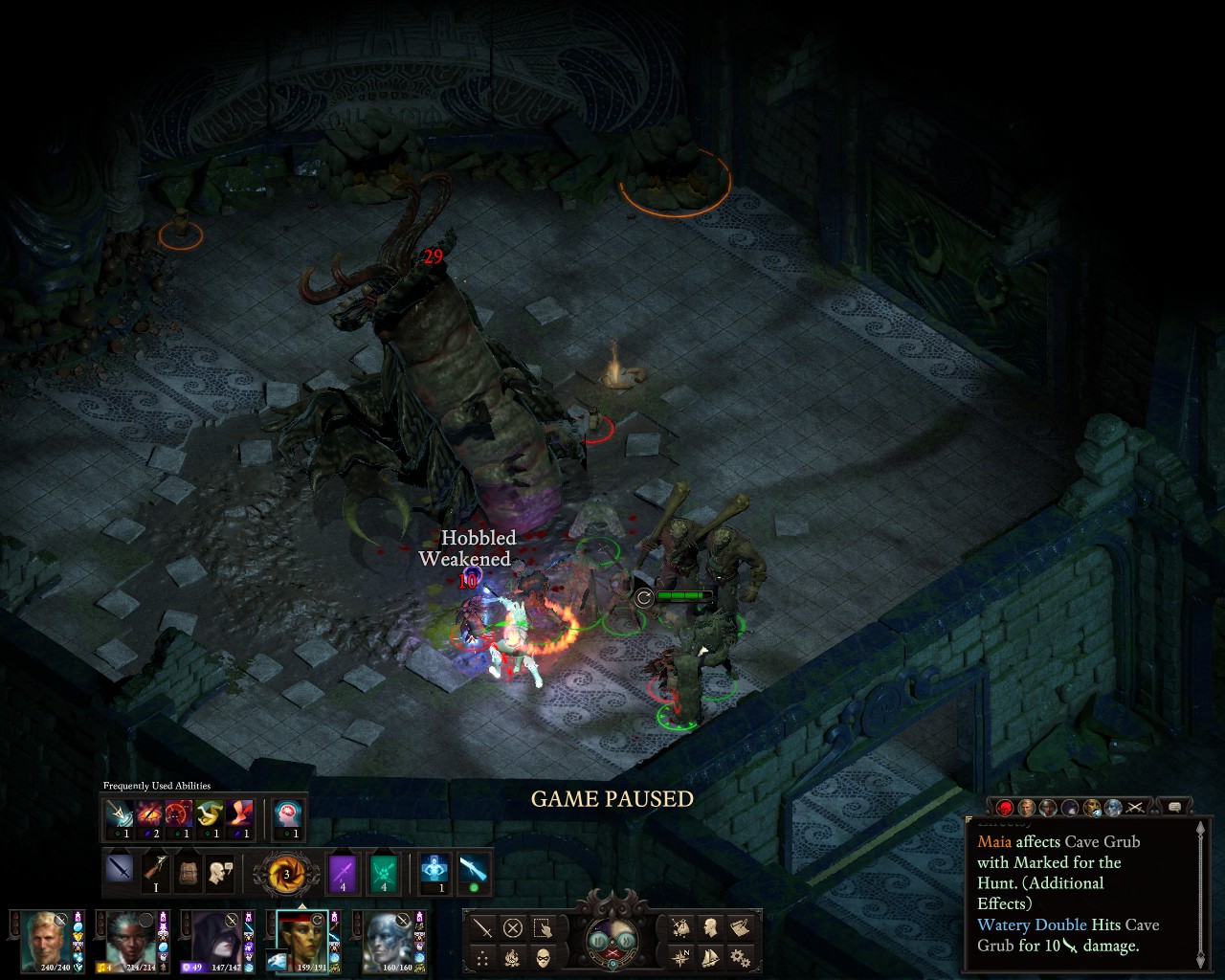Viewport: 1225px width, 980px height.
Task: Open the journal with the quill icon
Action: pos(740,926)
